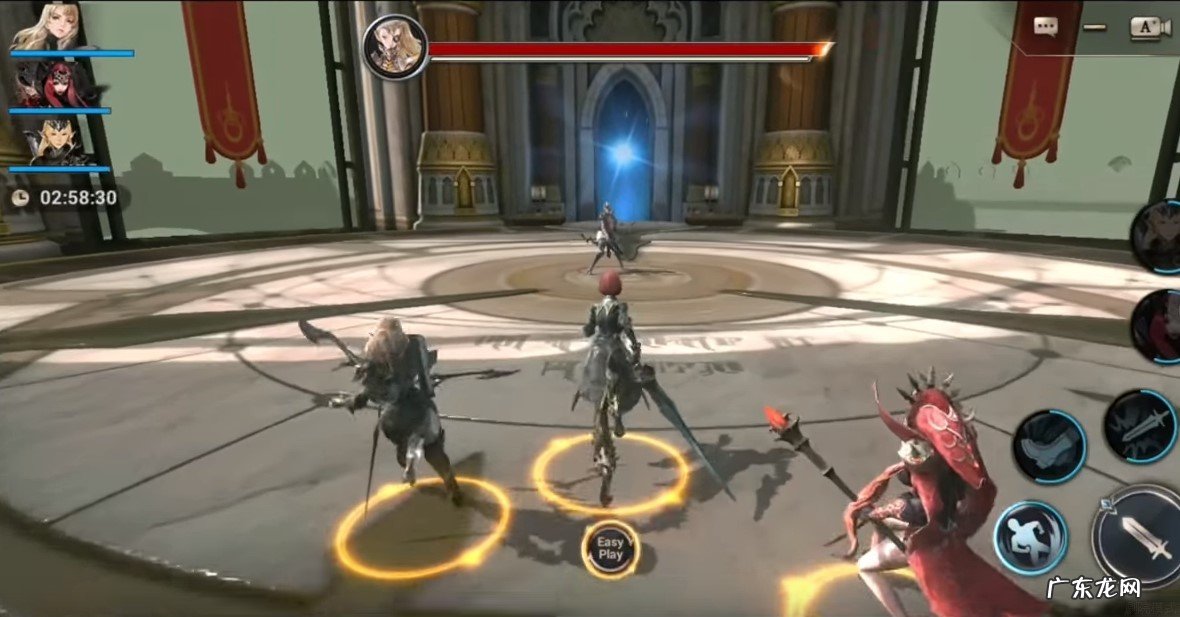The image size is (1180, 617).
Task: Toggle the Easy Play auto-battle button
Action: [610, 549]
